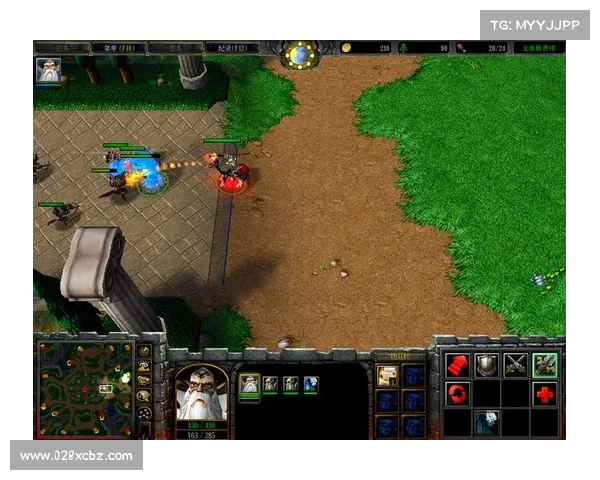Use the item in the first inventory slot
Viewport: 600px width, 480px height.
387,376
